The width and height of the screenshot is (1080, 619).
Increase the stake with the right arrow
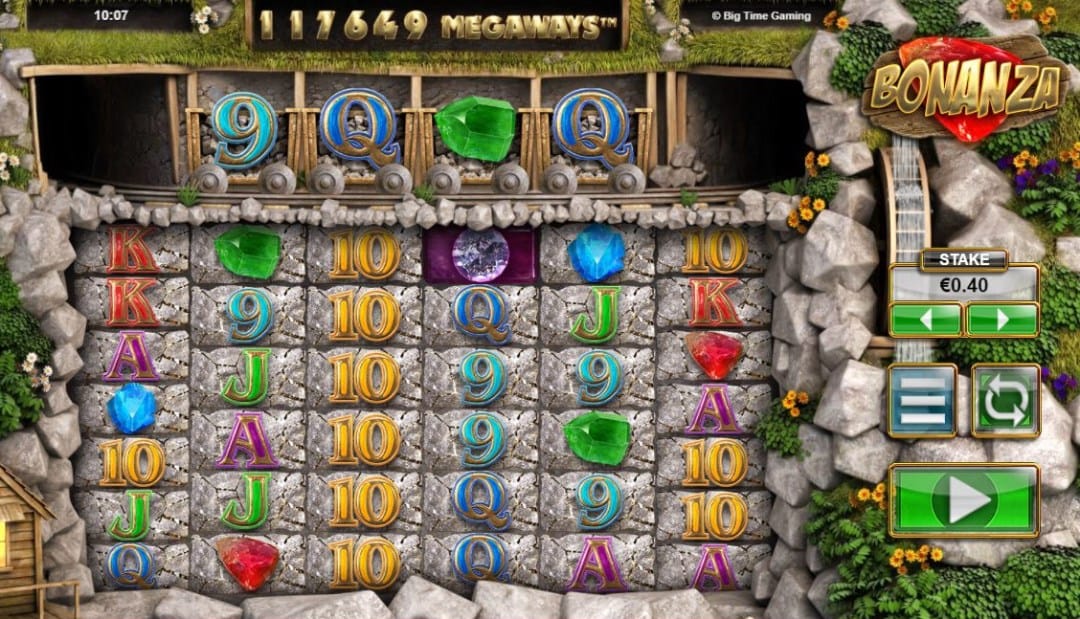coord(1002,320)
